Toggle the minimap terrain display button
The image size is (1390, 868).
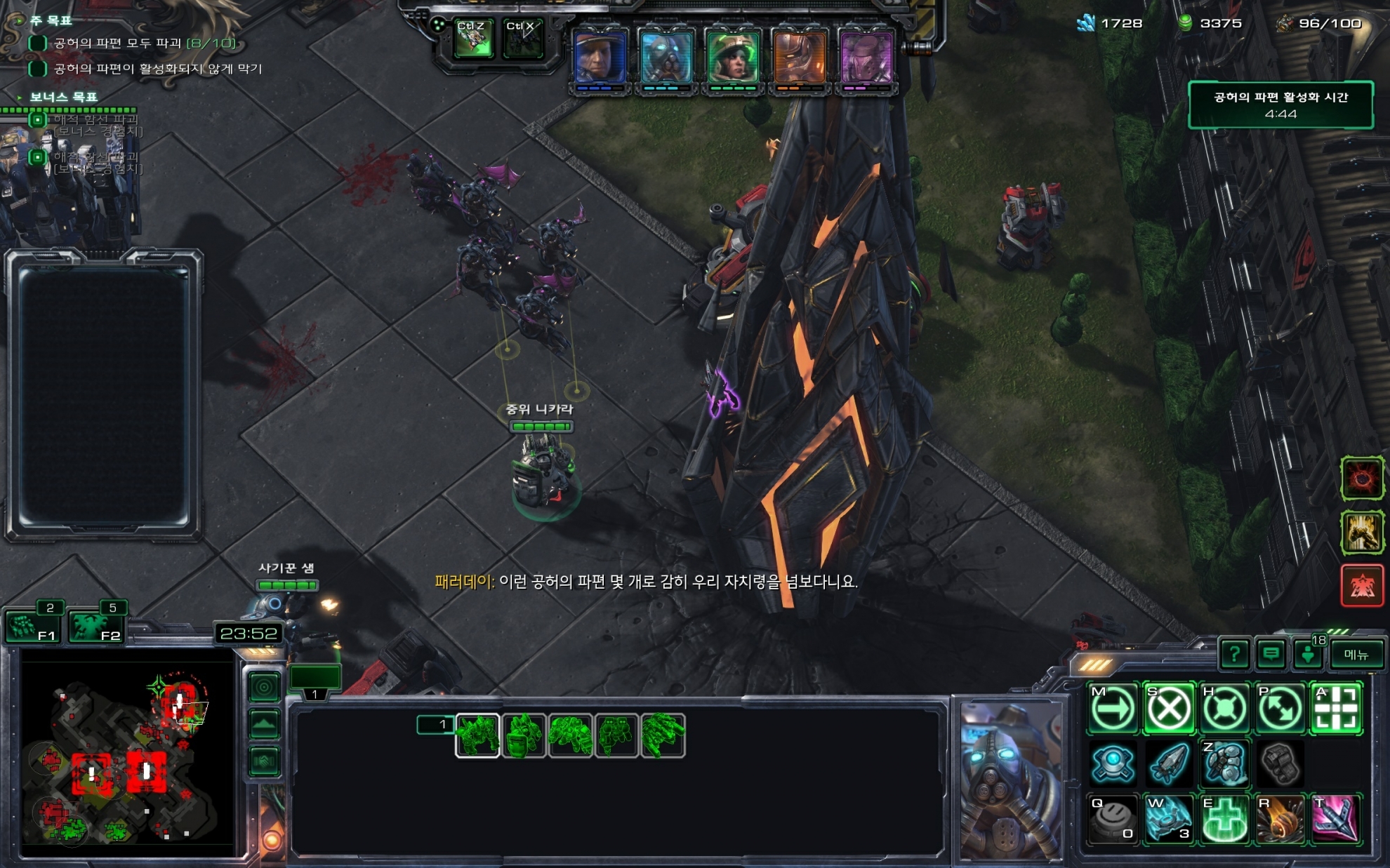tap(264, 724)
